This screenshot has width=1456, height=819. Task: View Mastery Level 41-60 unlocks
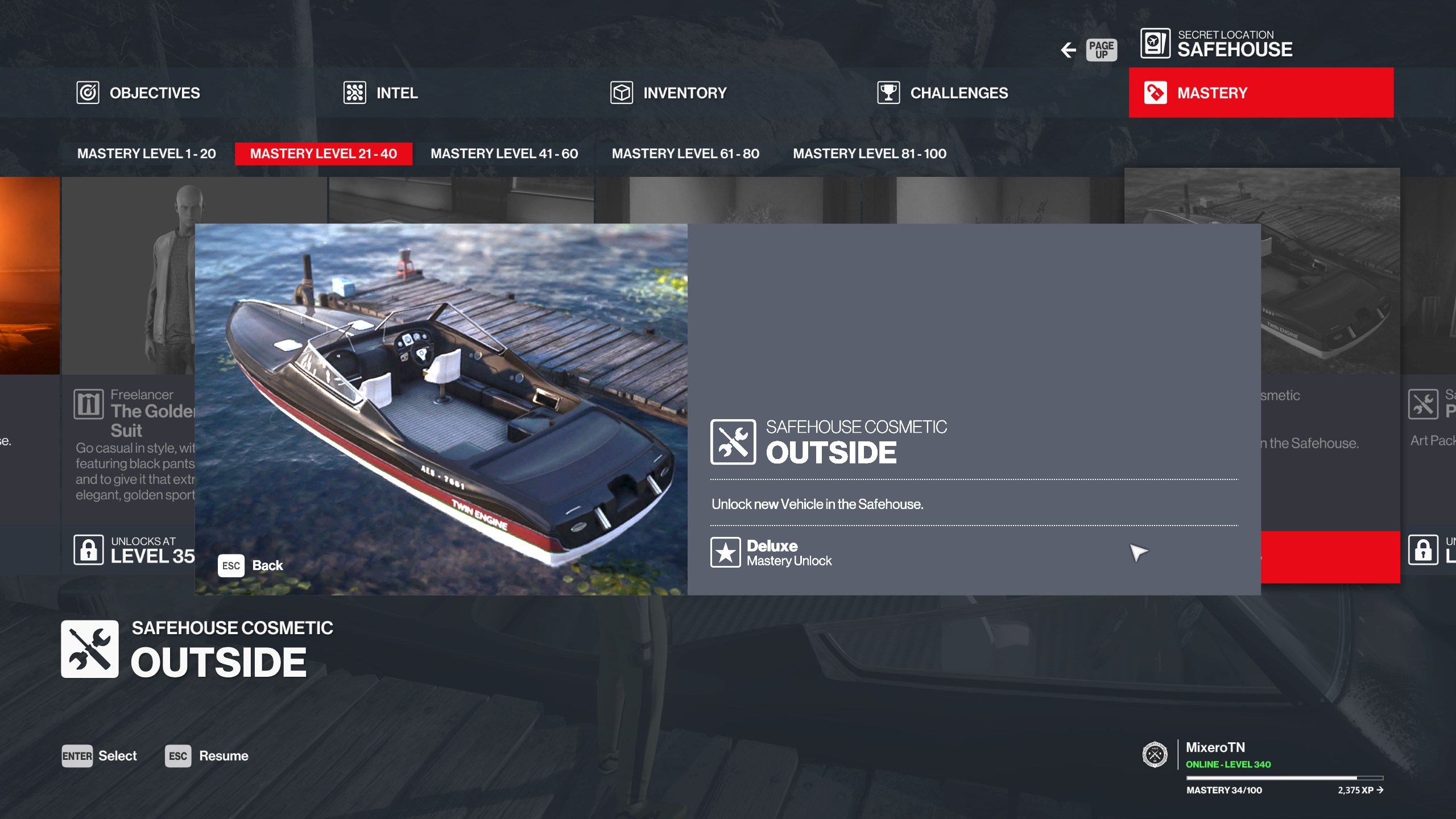click(504, 154)
